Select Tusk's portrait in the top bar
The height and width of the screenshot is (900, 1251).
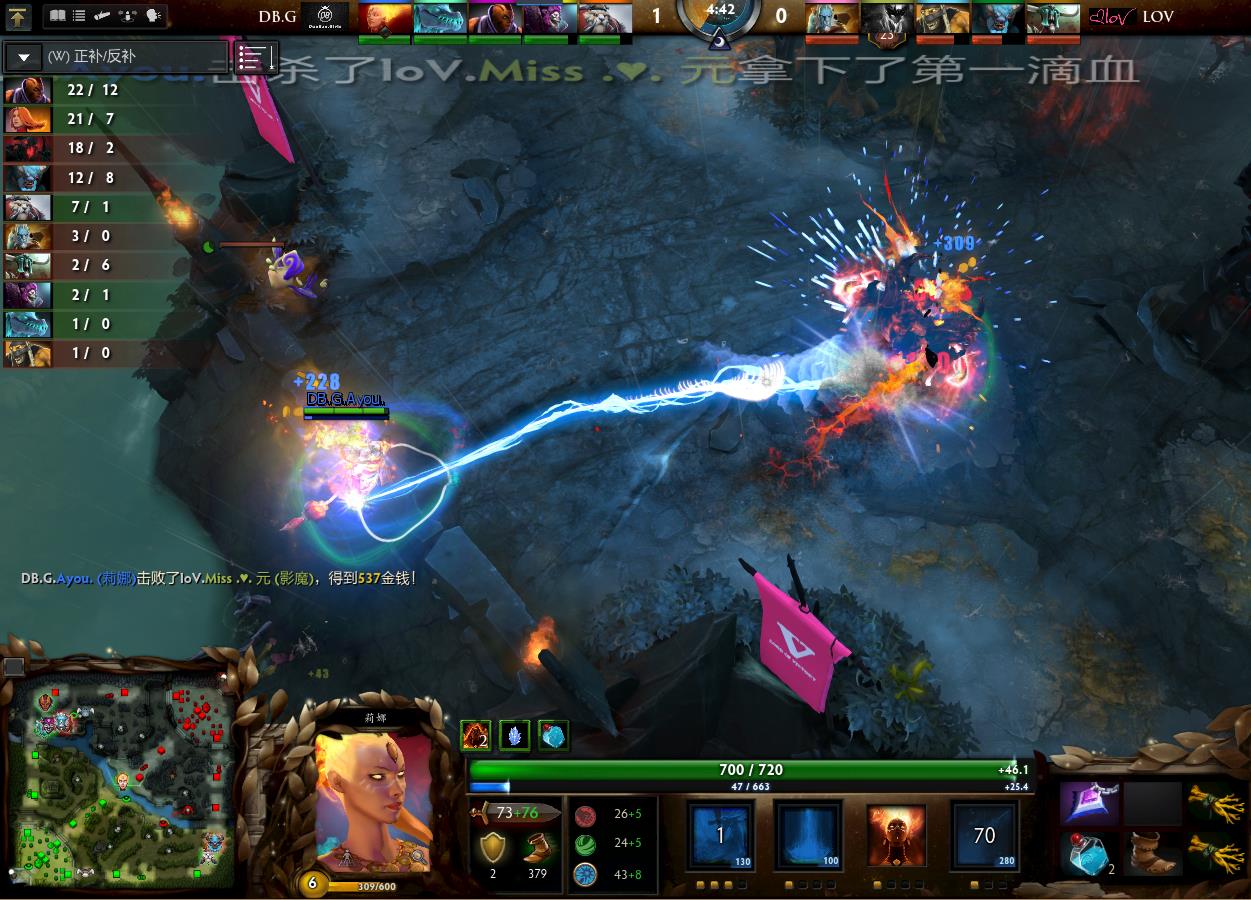coord(604,18)
